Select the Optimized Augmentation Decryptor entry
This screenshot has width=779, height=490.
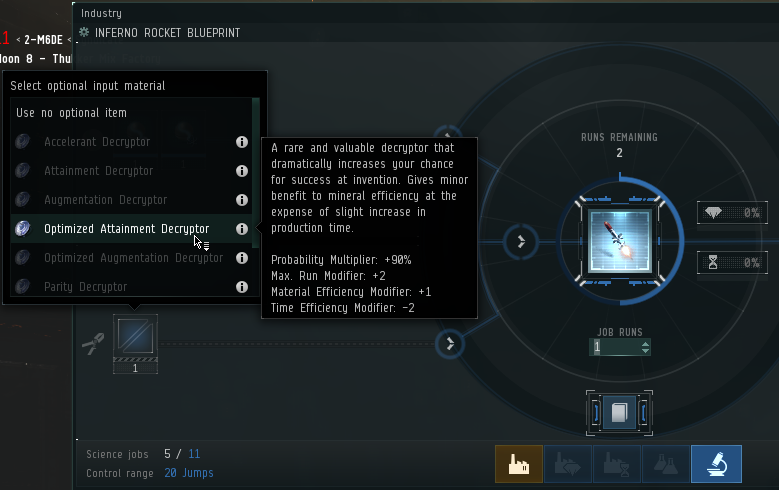click(133, 258)
